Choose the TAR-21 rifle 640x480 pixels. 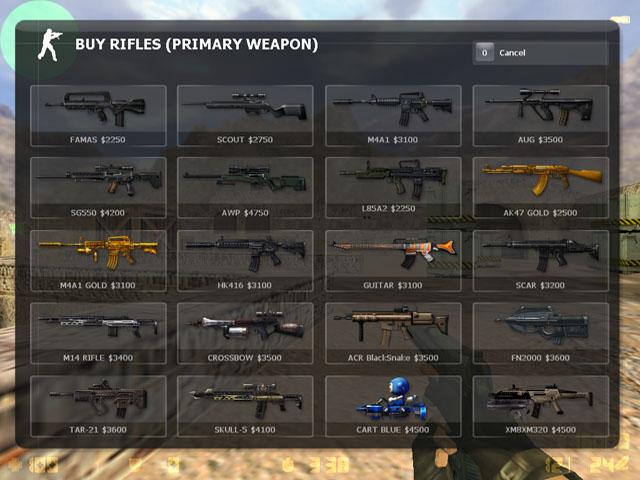pos(98,405)
